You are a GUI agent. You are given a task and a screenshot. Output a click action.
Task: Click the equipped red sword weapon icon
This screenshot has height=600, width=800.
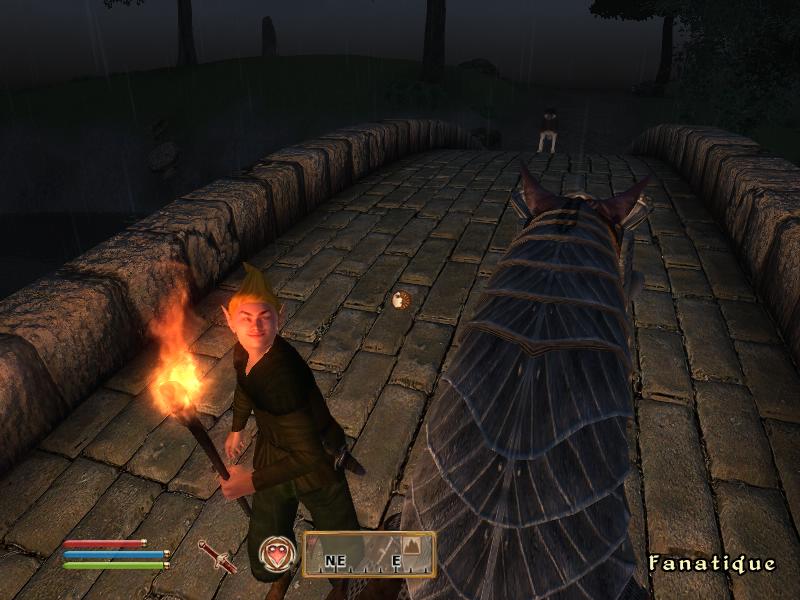tap(217, 555)
